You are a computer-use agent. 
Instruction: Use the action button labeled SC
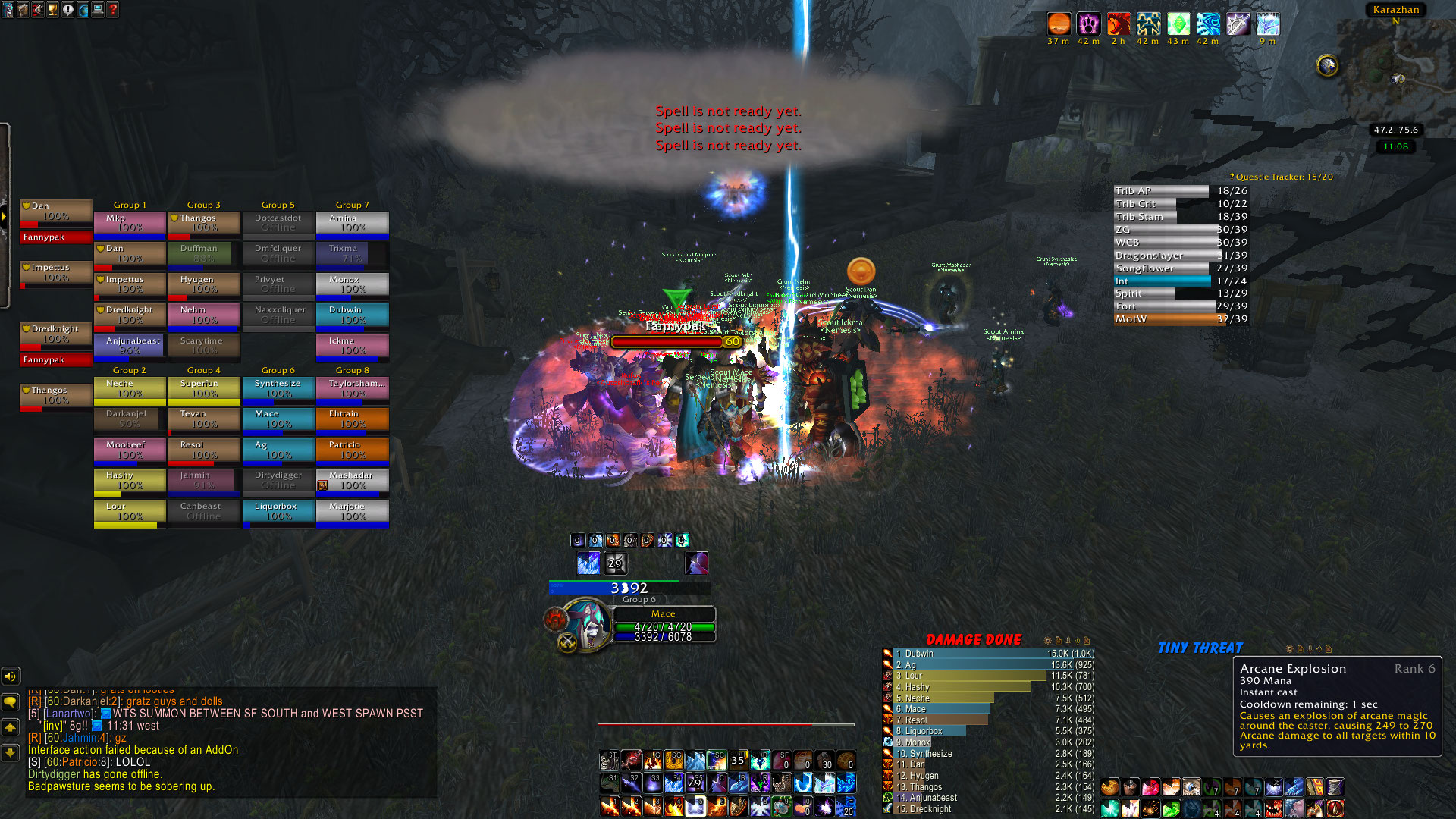point(717,760)
